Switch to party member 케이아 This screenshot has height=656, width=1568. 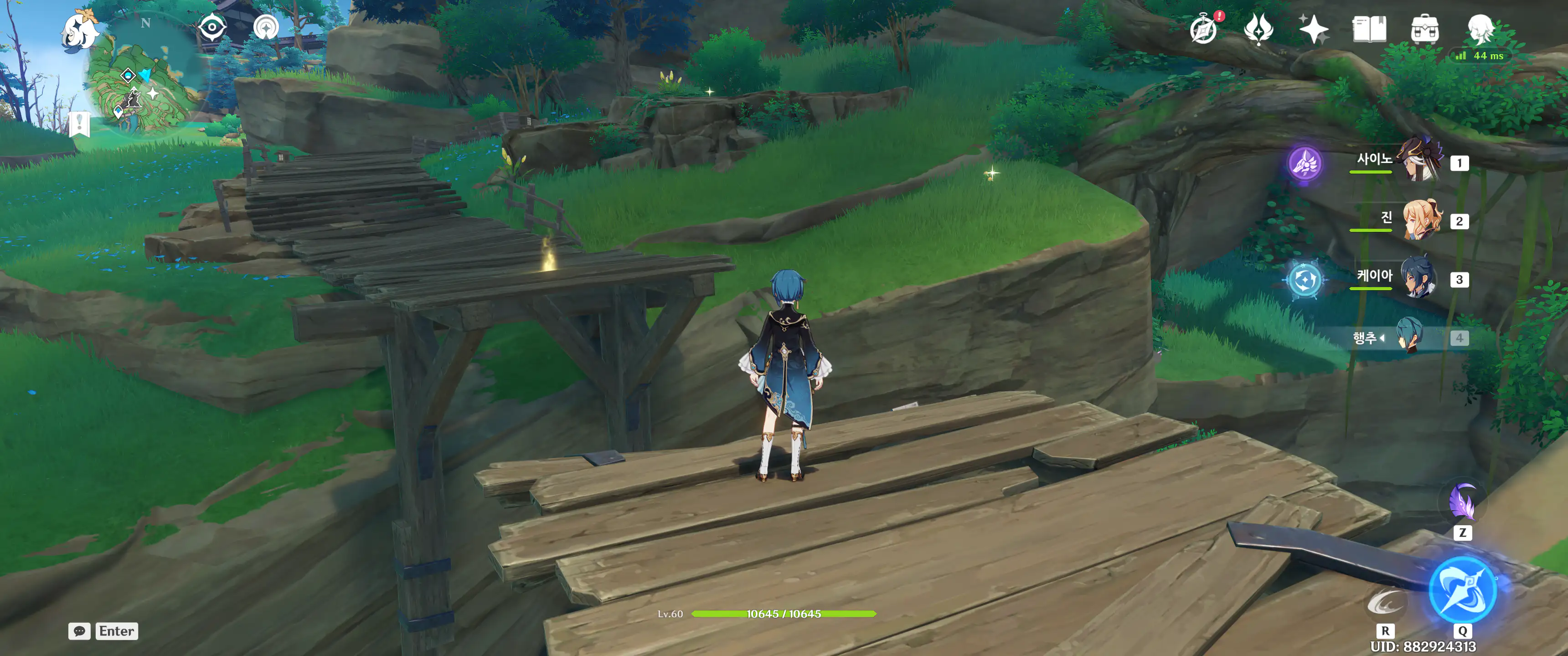coord(1419,278)
